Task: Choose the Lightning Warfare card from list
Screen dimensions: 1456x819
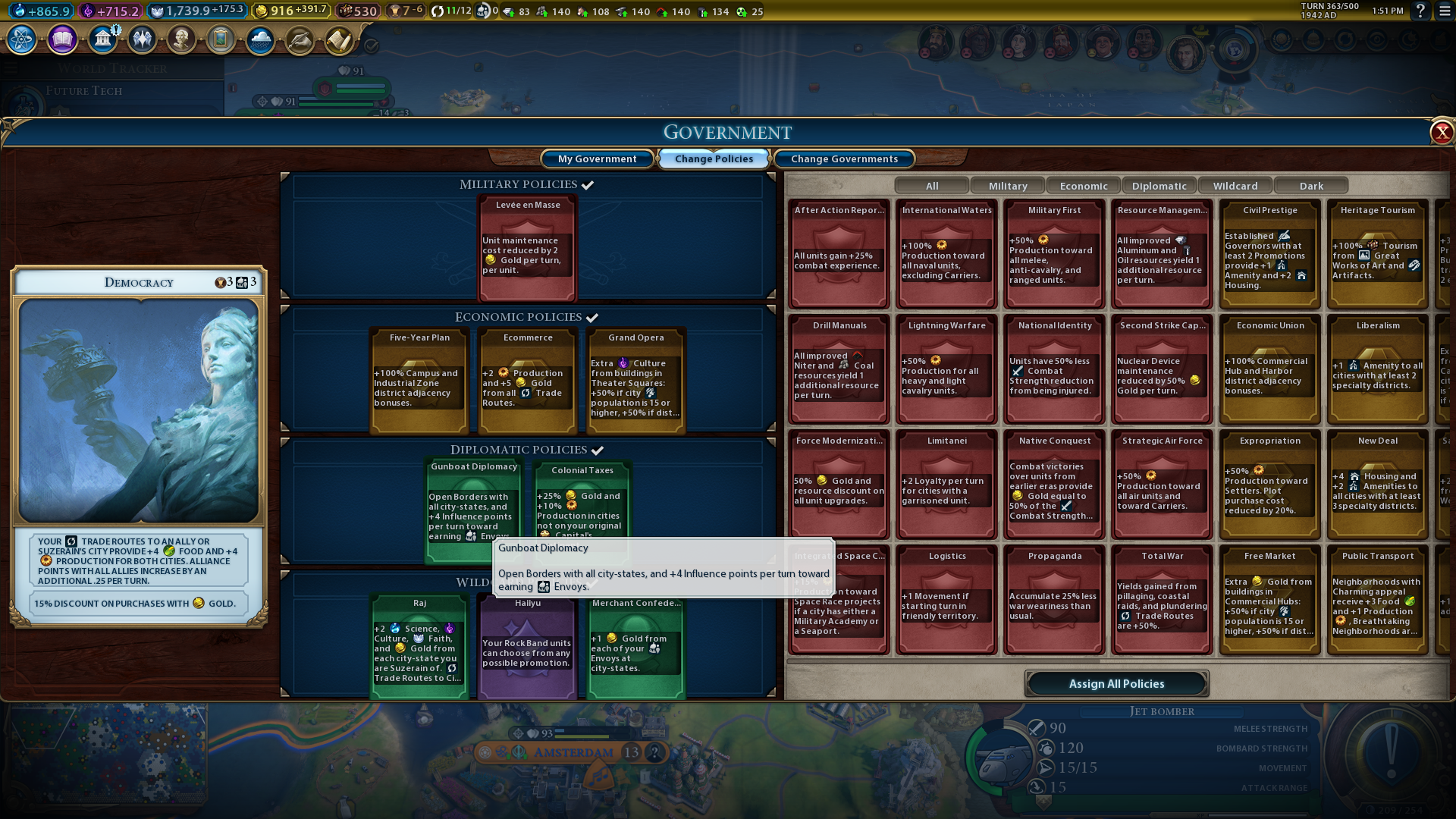Action: coord(947,368)
